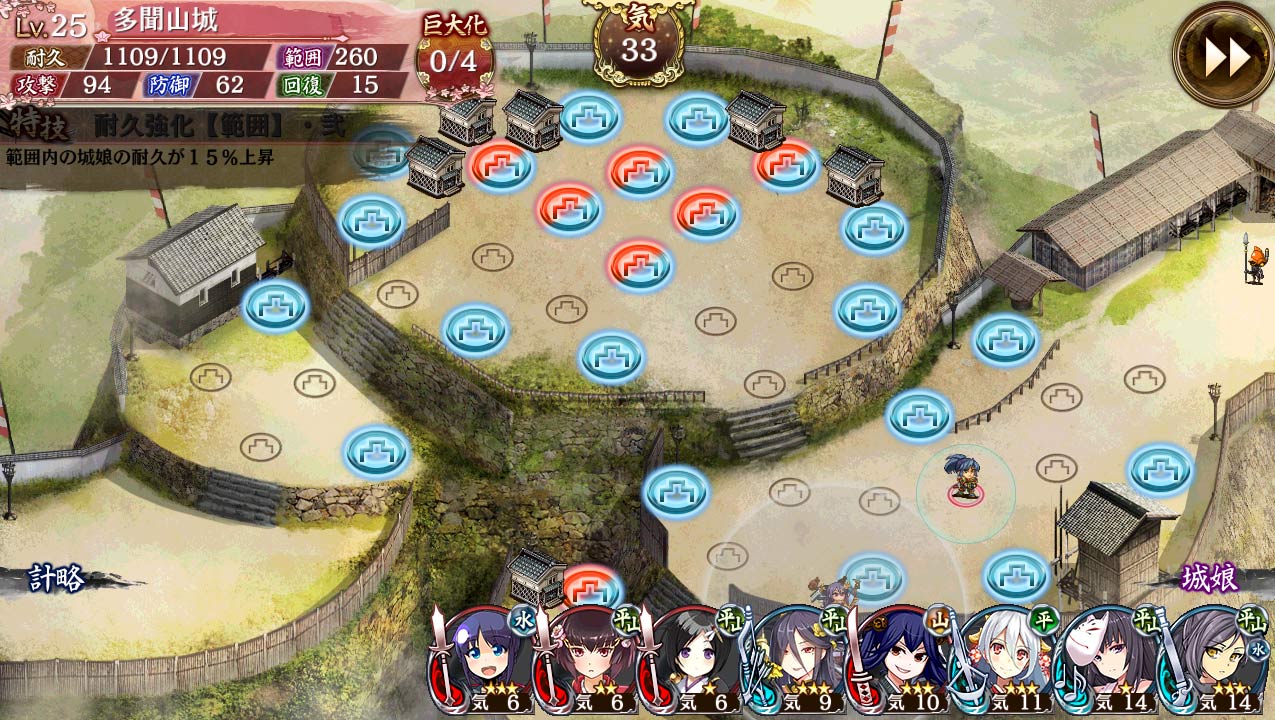Open the 城娘 castle girl panel
Viewport: 1275px width, 720px height.
click(1209, 578)
